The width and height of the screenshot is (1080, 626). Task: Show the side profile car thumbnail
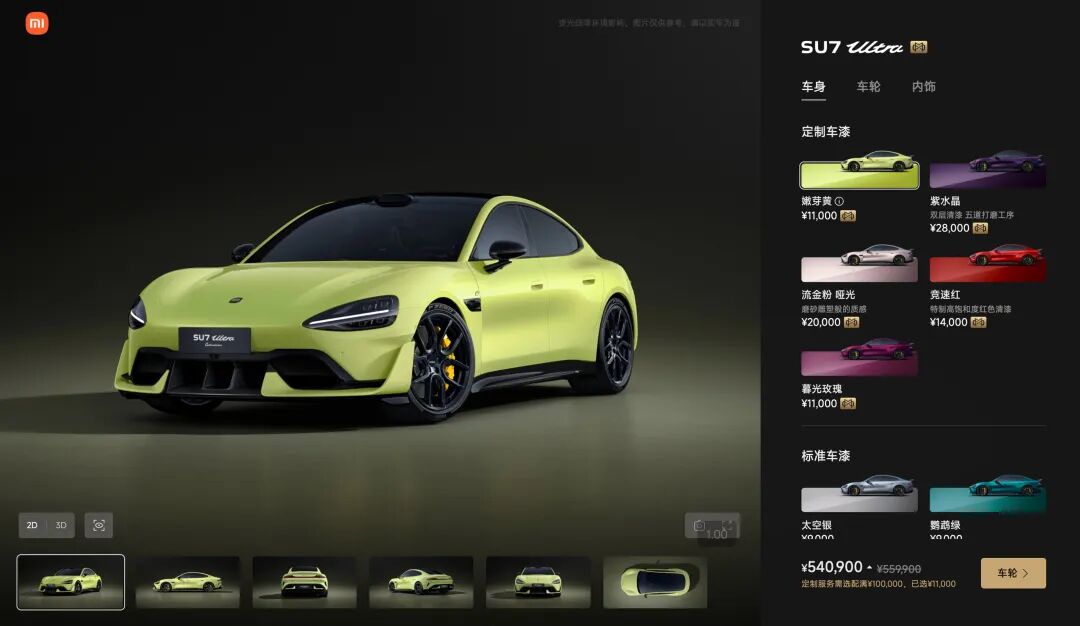click(x=188, y=582)
